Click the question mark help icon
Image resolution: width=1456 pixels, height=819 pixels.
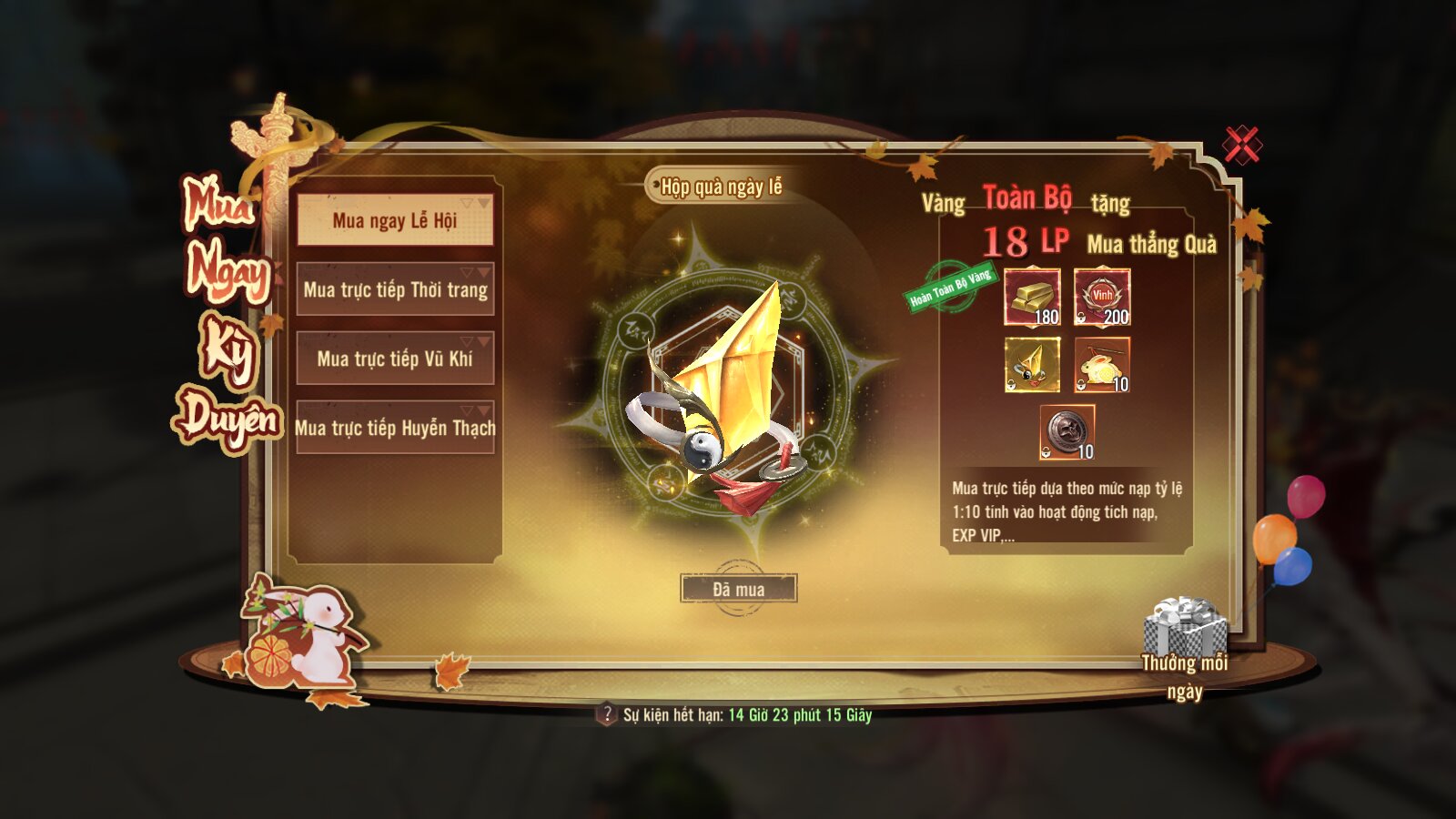coord(606,714)
